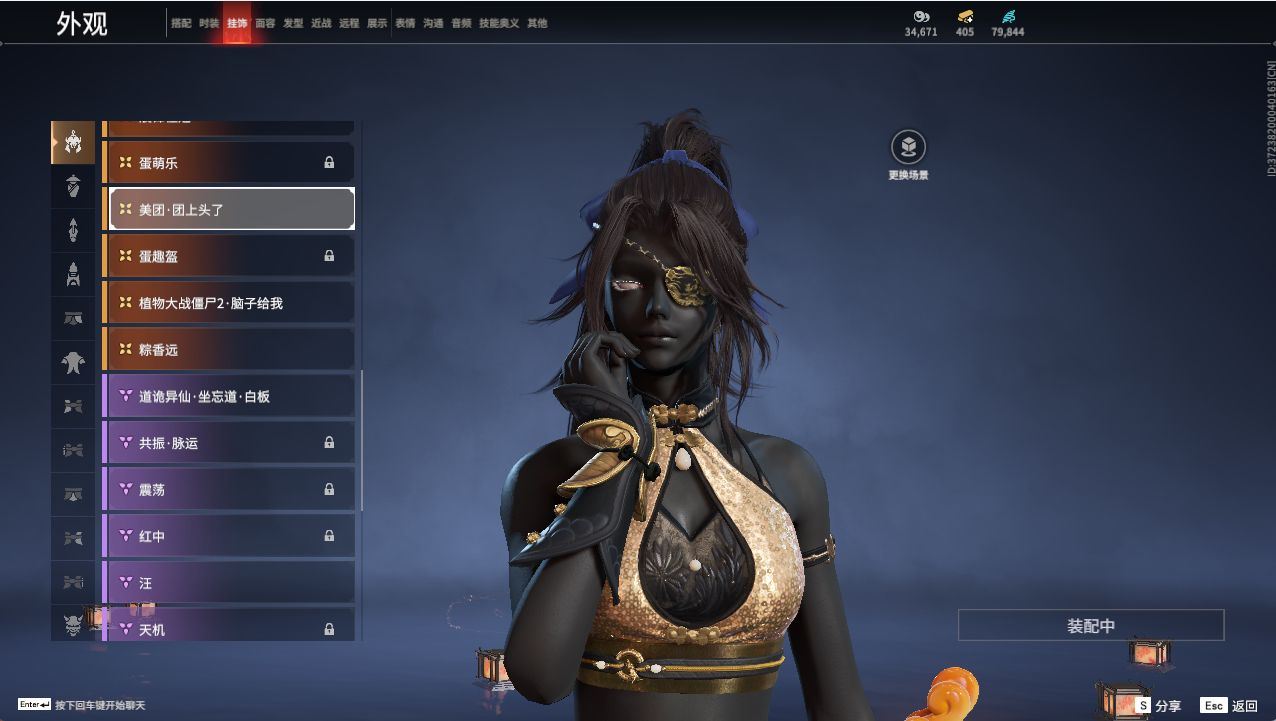Viewport: 1276px width, 721px height.
Task: Choose the 粽香远 accessory
Action: coord(229,349)
